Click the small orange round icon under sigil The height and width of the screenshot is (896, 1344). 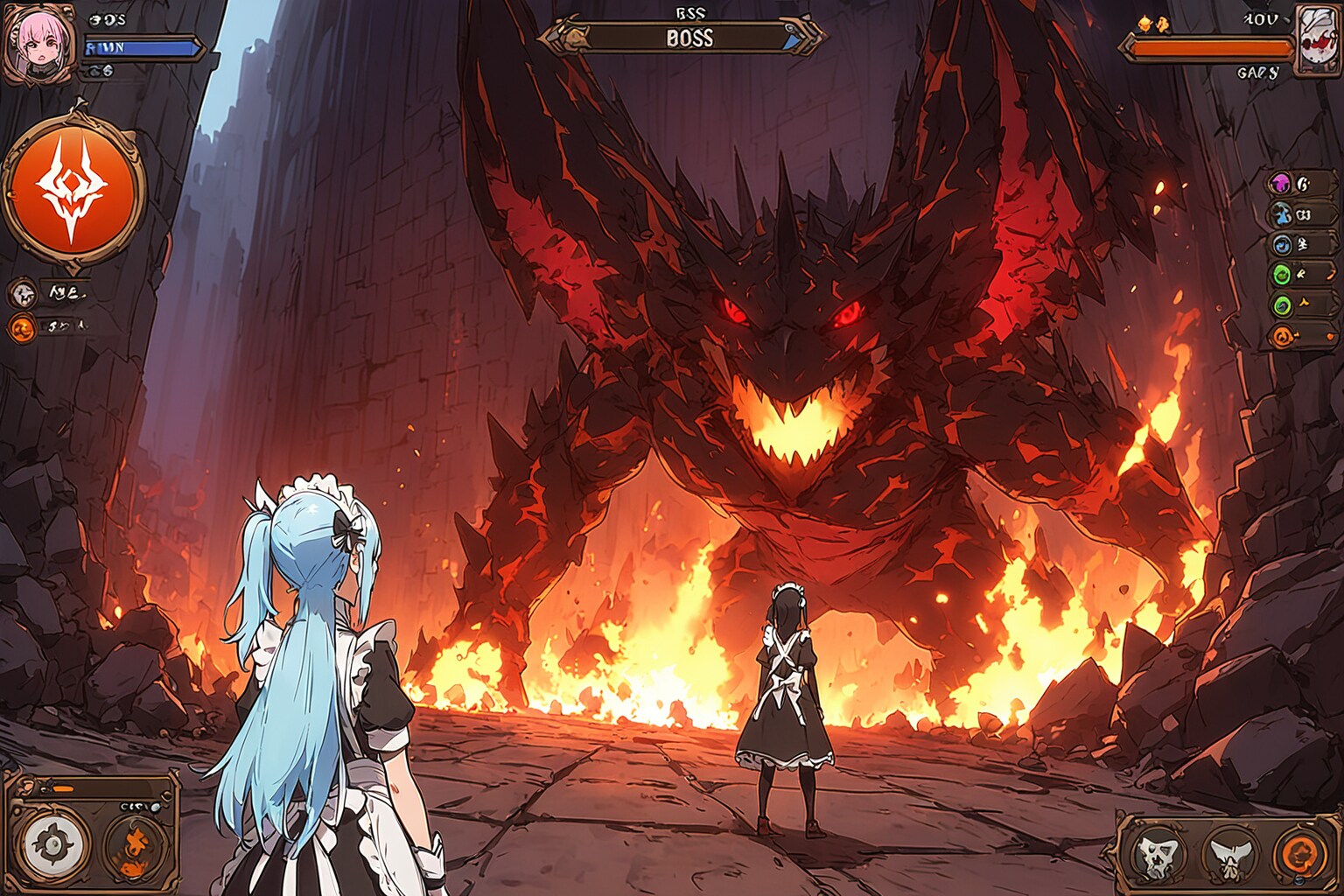[23, 328]
